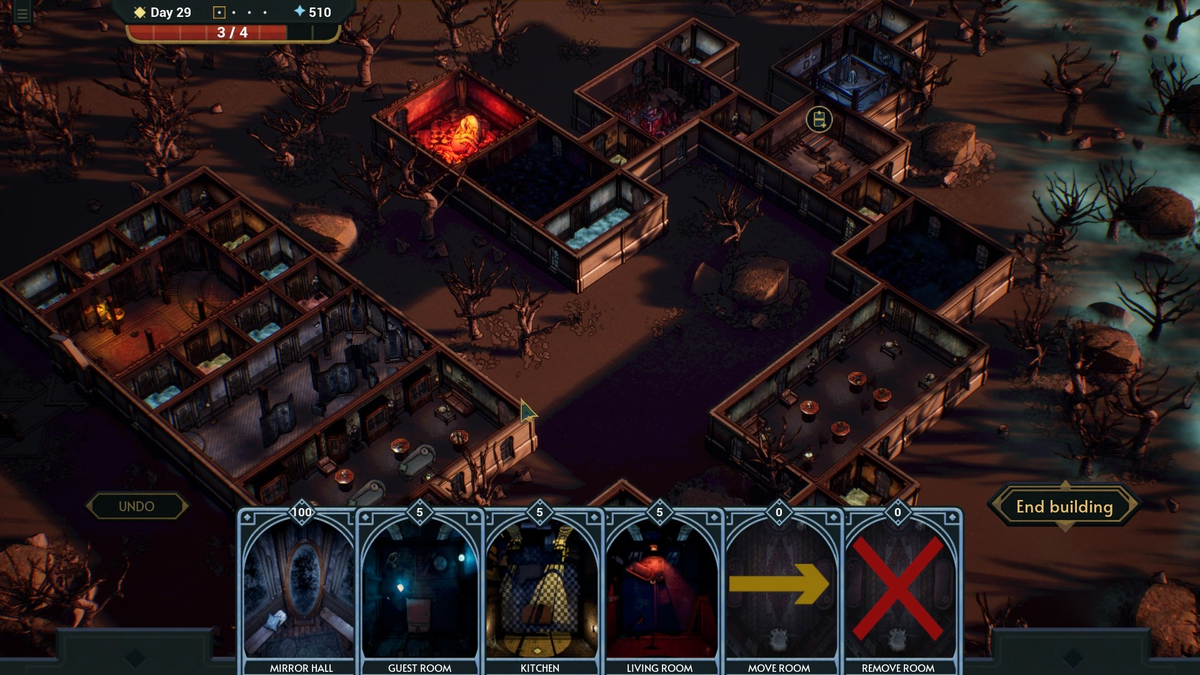1200x675 pixels.
Task: Click the circular room marker icon
Action: pos(819,121)
